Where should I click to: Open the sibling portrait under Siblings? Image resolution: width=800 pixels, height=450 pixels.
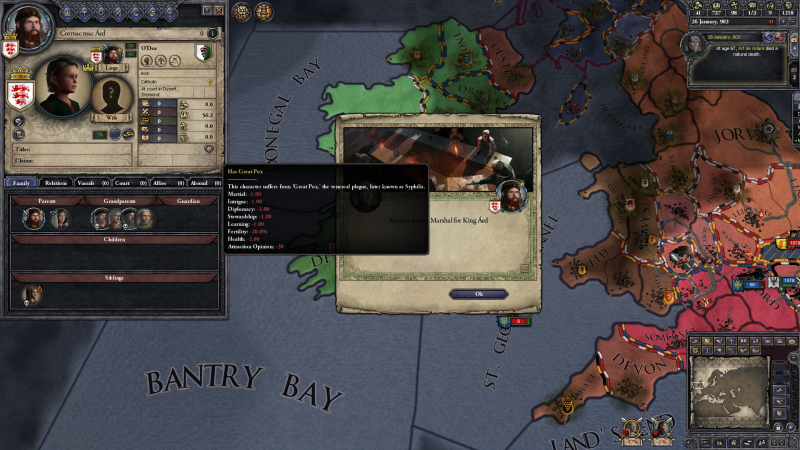pyautogui.click(x=31, y=292)
